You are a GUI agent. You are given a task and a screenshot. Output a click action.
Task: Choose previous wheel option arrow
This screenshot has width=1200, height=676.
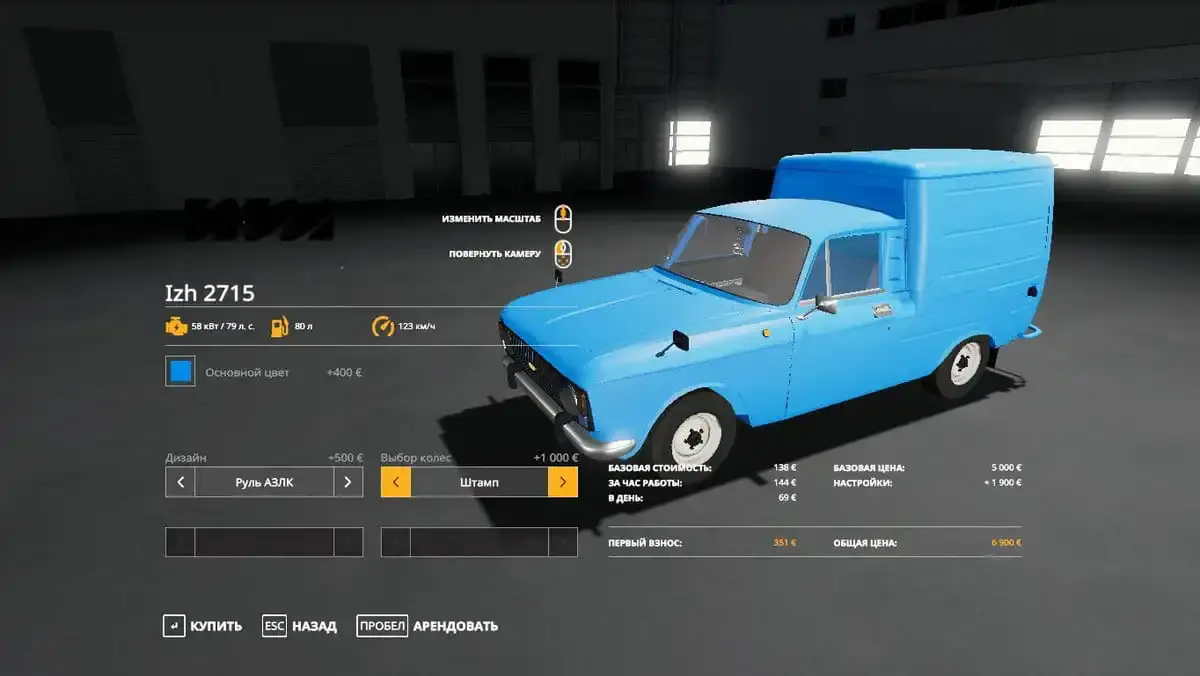tap(396, 482)
